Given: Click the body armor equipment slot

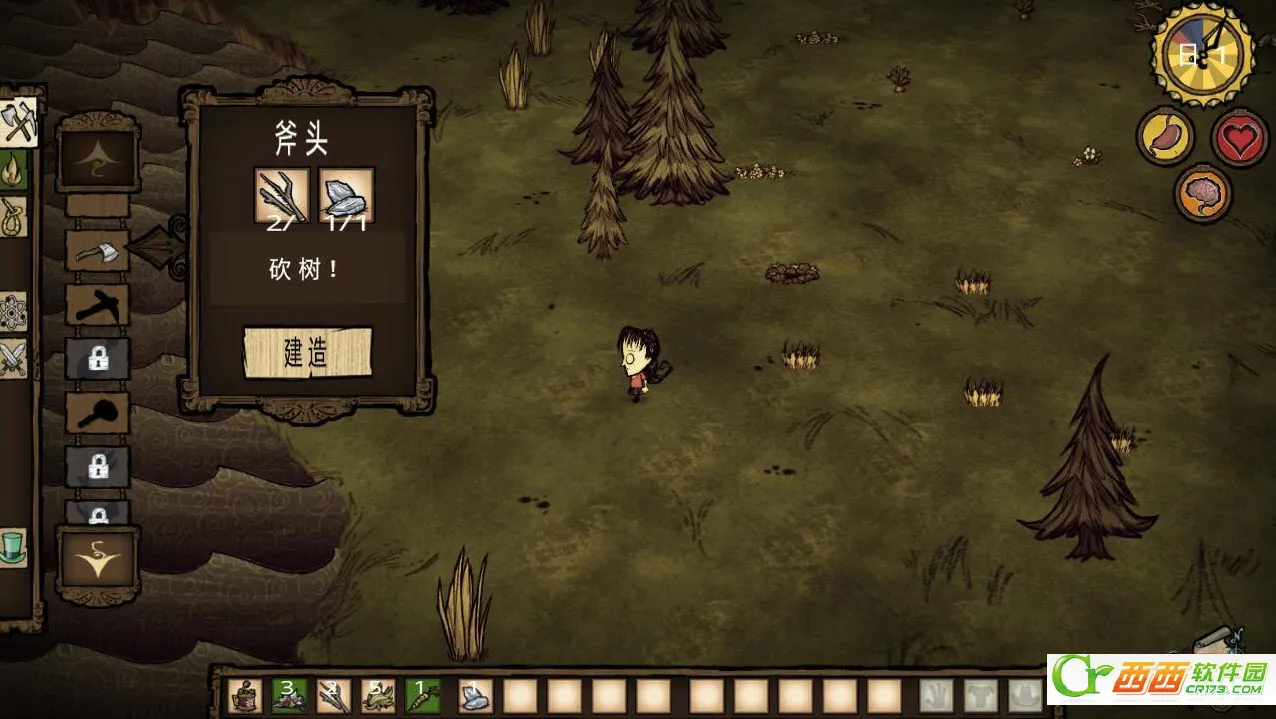Looking at the screenshot, I should click(981, 695).
